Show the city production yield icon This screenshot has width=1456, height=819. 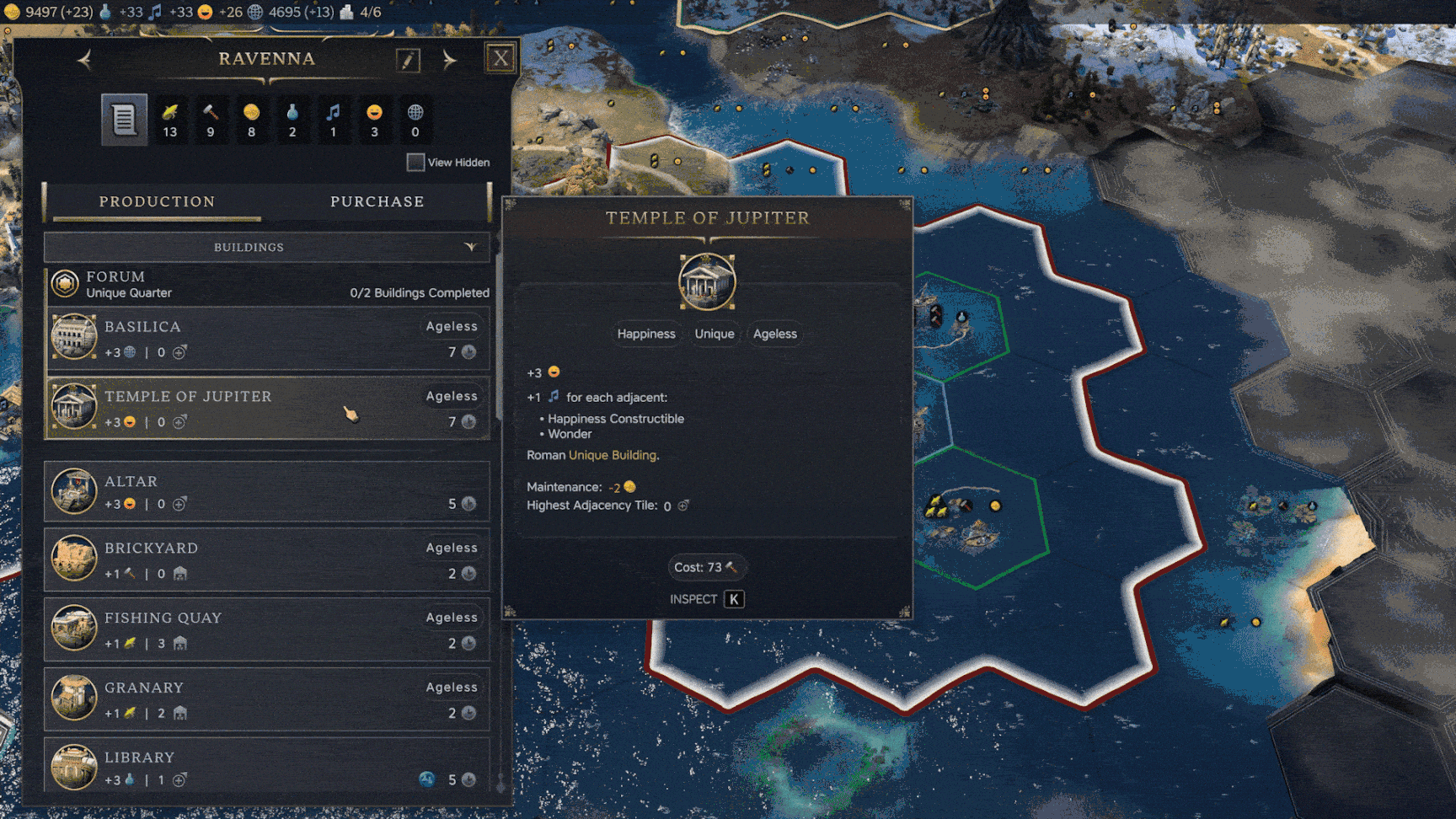211,120
